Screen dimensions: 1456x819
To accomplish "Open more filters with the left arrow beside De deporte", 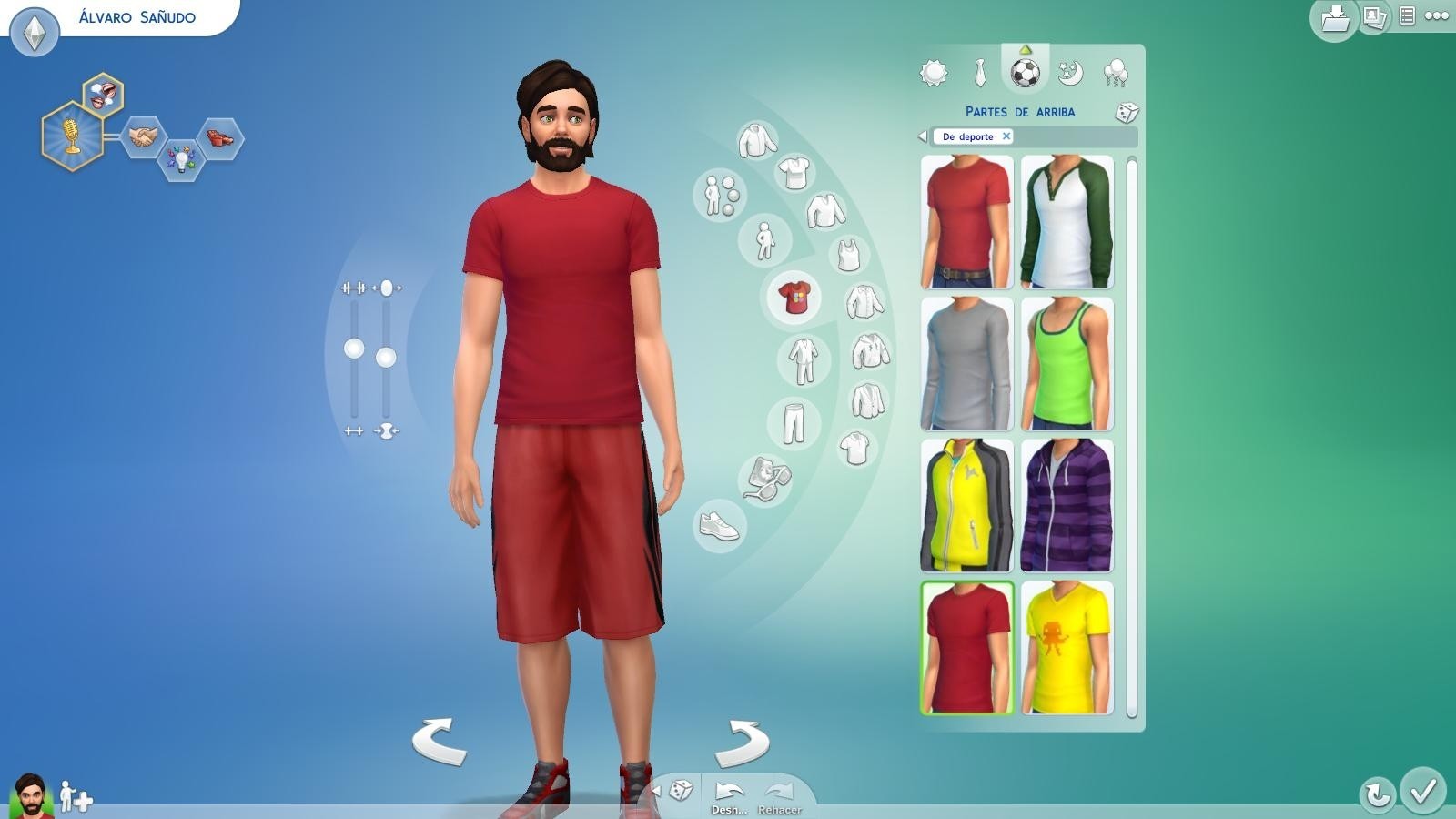I will pyautogui.click(x=923, y=136).
